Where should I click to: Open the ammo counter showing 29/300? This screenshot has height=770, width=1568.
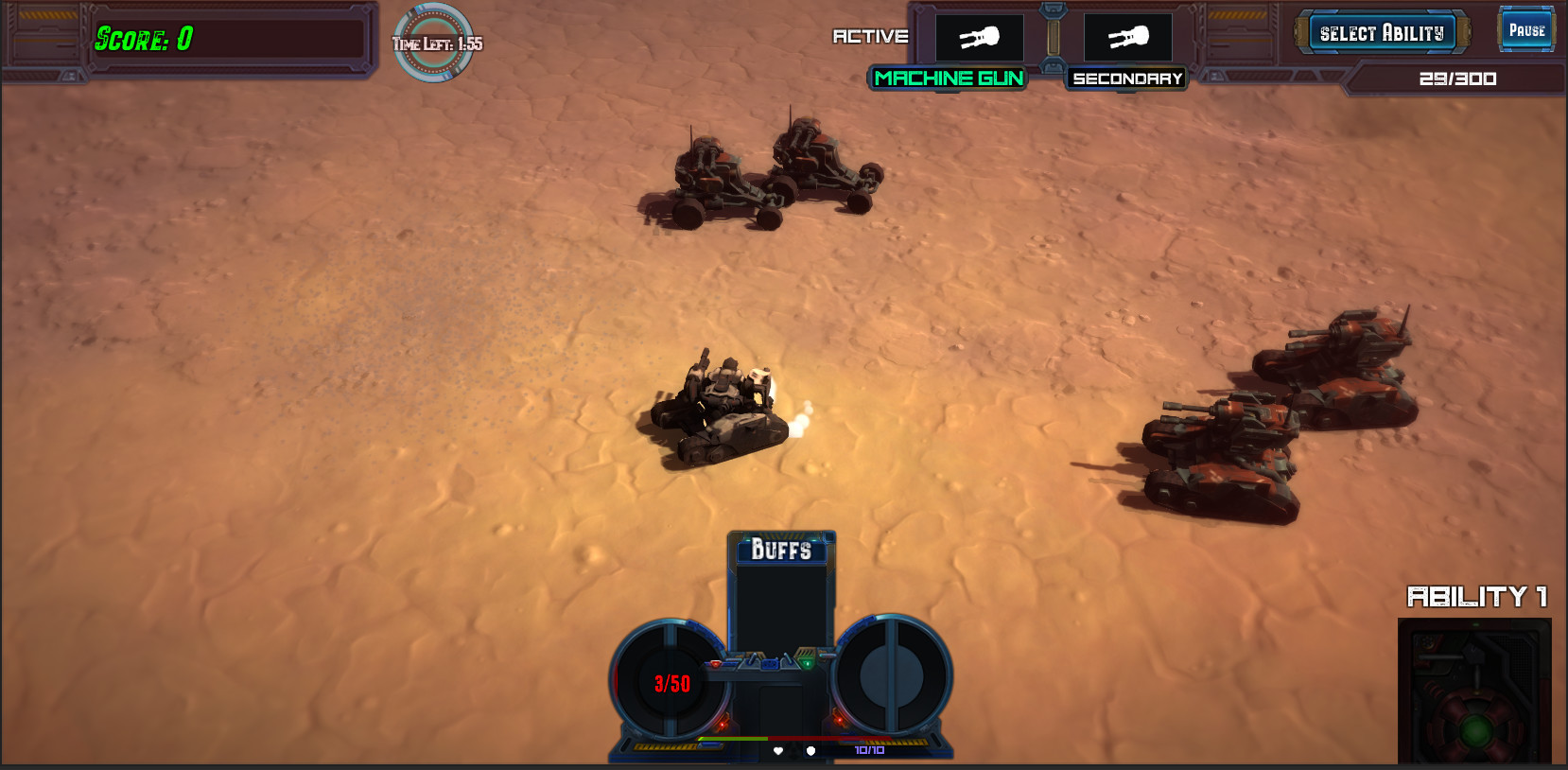tap(1456, 79)
